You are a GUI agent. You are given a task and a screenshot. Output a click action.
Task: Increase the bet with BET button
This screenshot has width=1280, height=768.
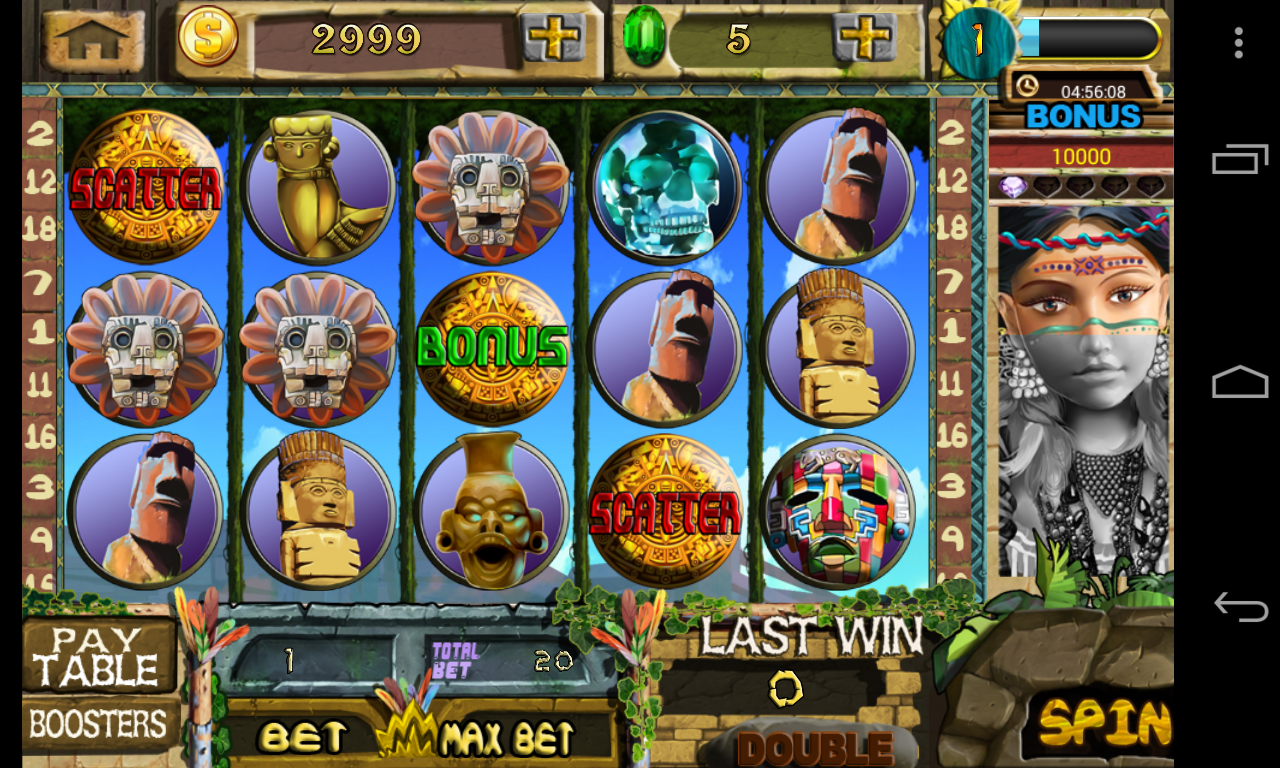(301, 738)
